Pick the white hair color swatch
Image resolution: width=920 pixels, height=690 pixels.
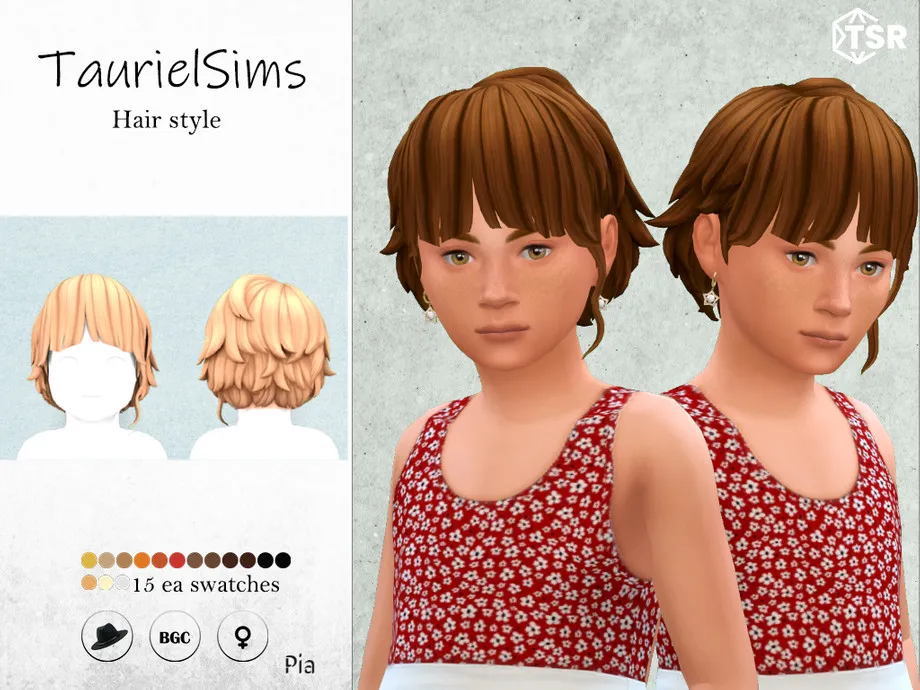pyautogui.click(x=122, y=583)
